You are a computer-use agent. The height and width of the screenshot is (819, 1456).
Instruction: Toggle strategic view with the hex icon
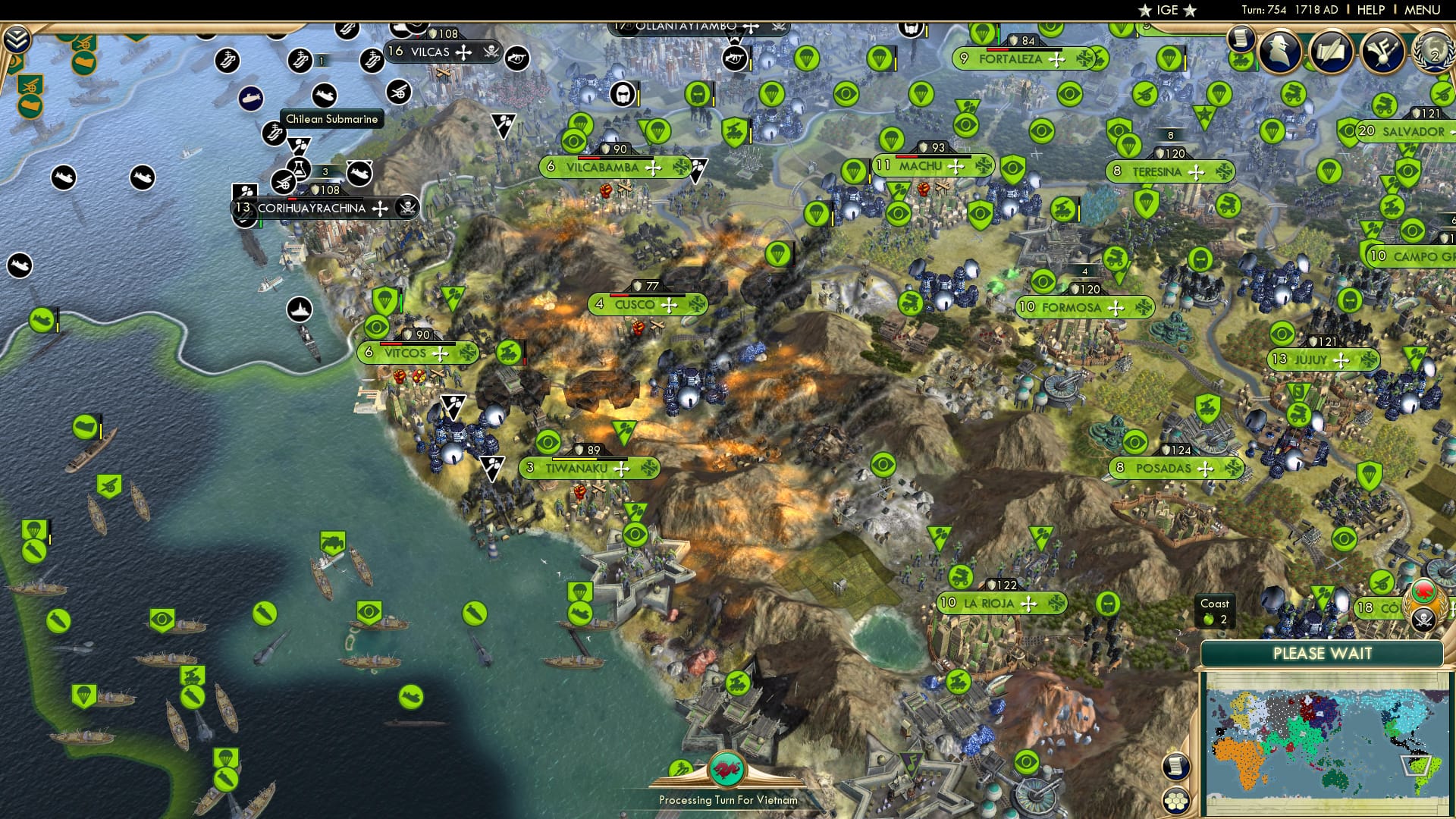[1175, 802]
